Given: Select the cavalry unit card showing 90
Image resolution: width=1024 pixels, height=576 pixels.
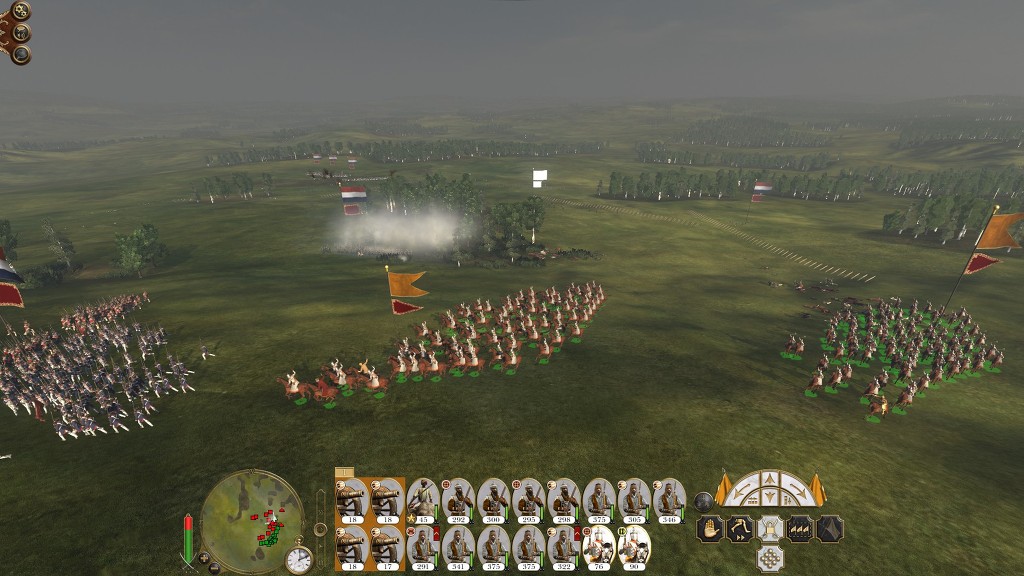Looking at the screenshot, I should click(634, 547).
